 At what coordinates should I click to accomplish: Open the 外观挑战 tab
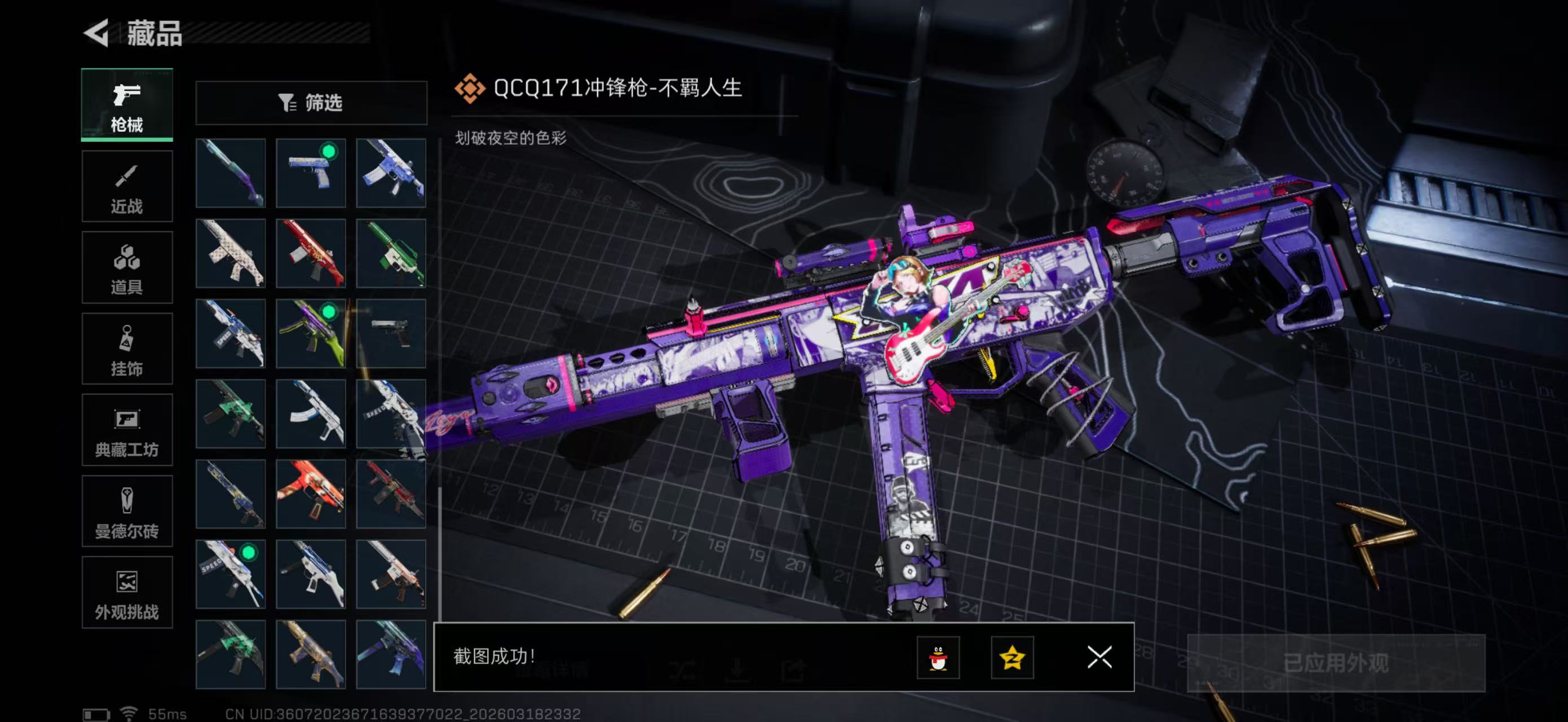(x=127, y=592)
